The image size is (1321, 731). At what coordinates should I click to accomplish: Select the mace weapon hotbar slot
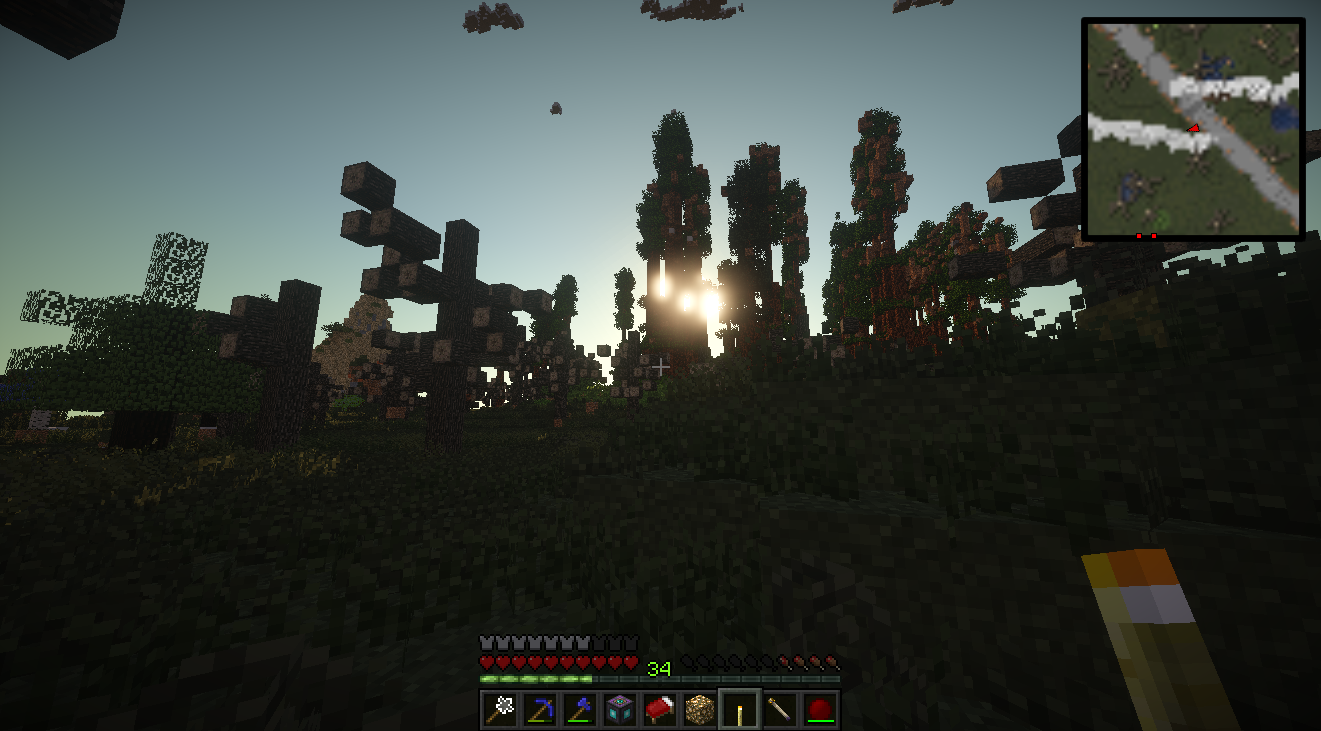click(x=500, y=710)
